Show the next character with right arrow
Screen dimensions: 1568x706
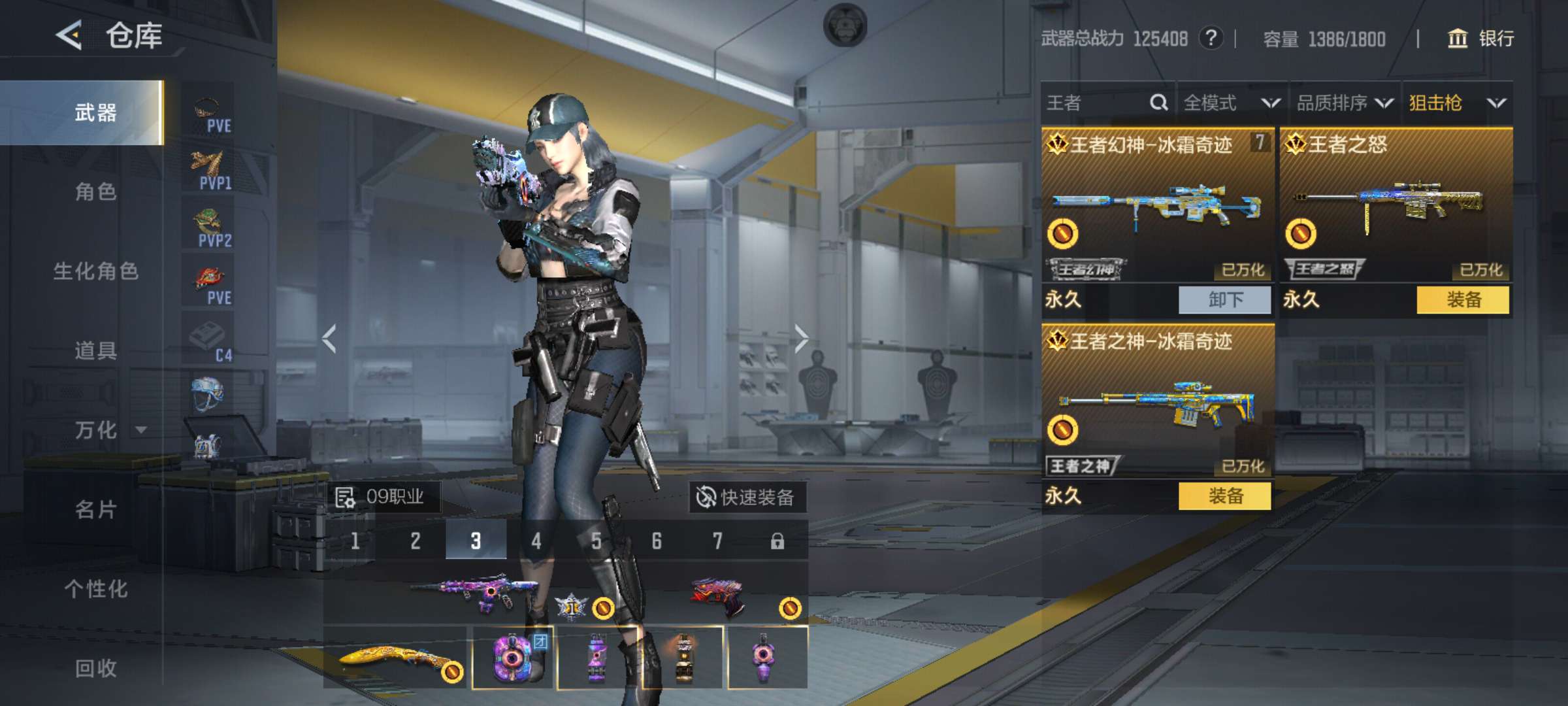(x=801, y=339)
